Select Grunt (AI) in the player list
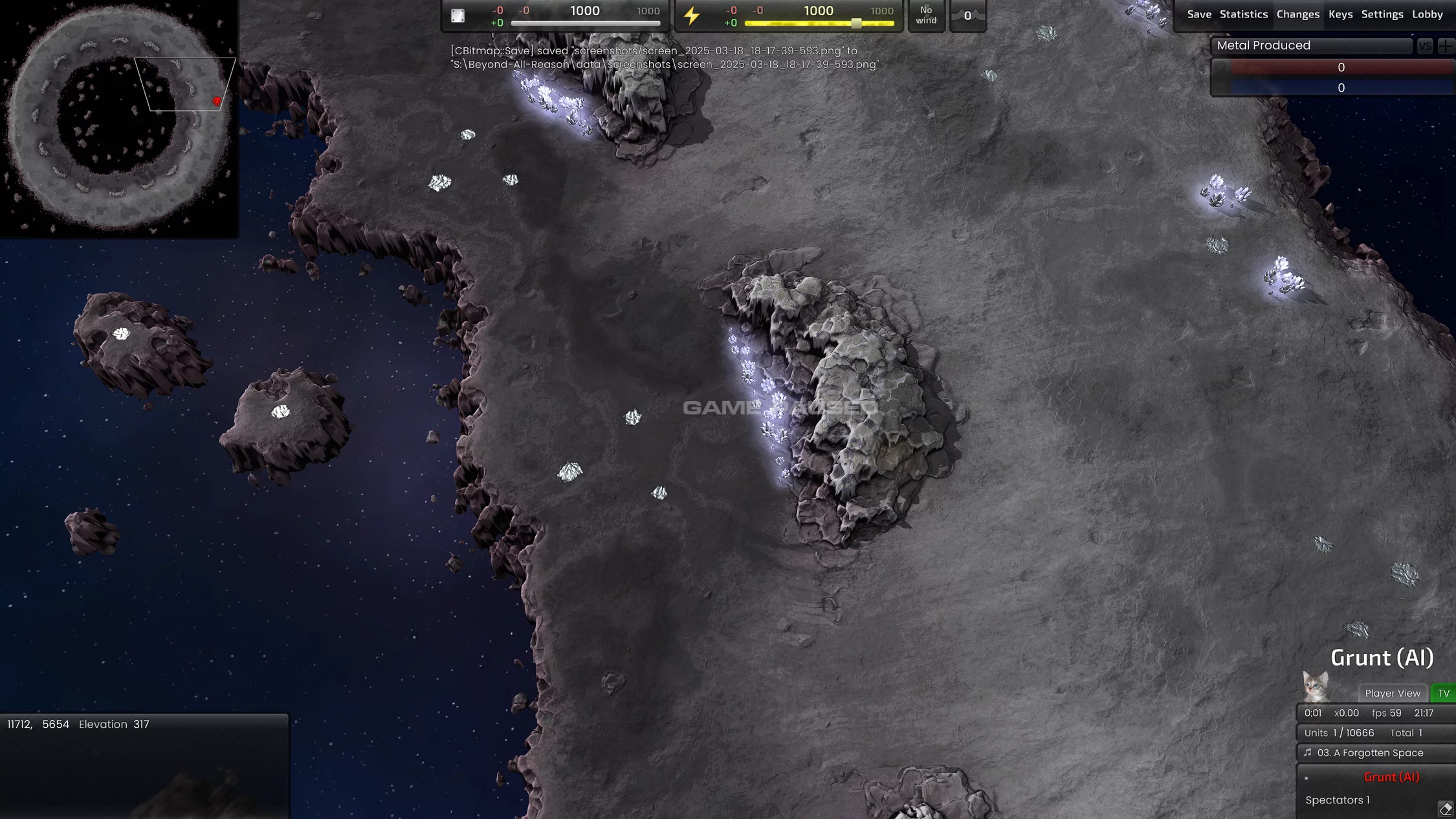Screen dimensions: 1456x819 [x=1391, y=778]
